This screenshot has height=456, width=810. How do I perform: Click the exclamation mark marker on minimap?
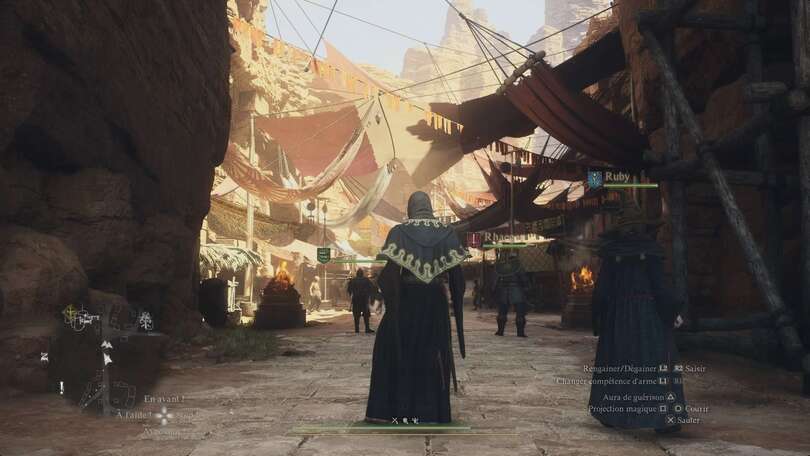(61, 386)
